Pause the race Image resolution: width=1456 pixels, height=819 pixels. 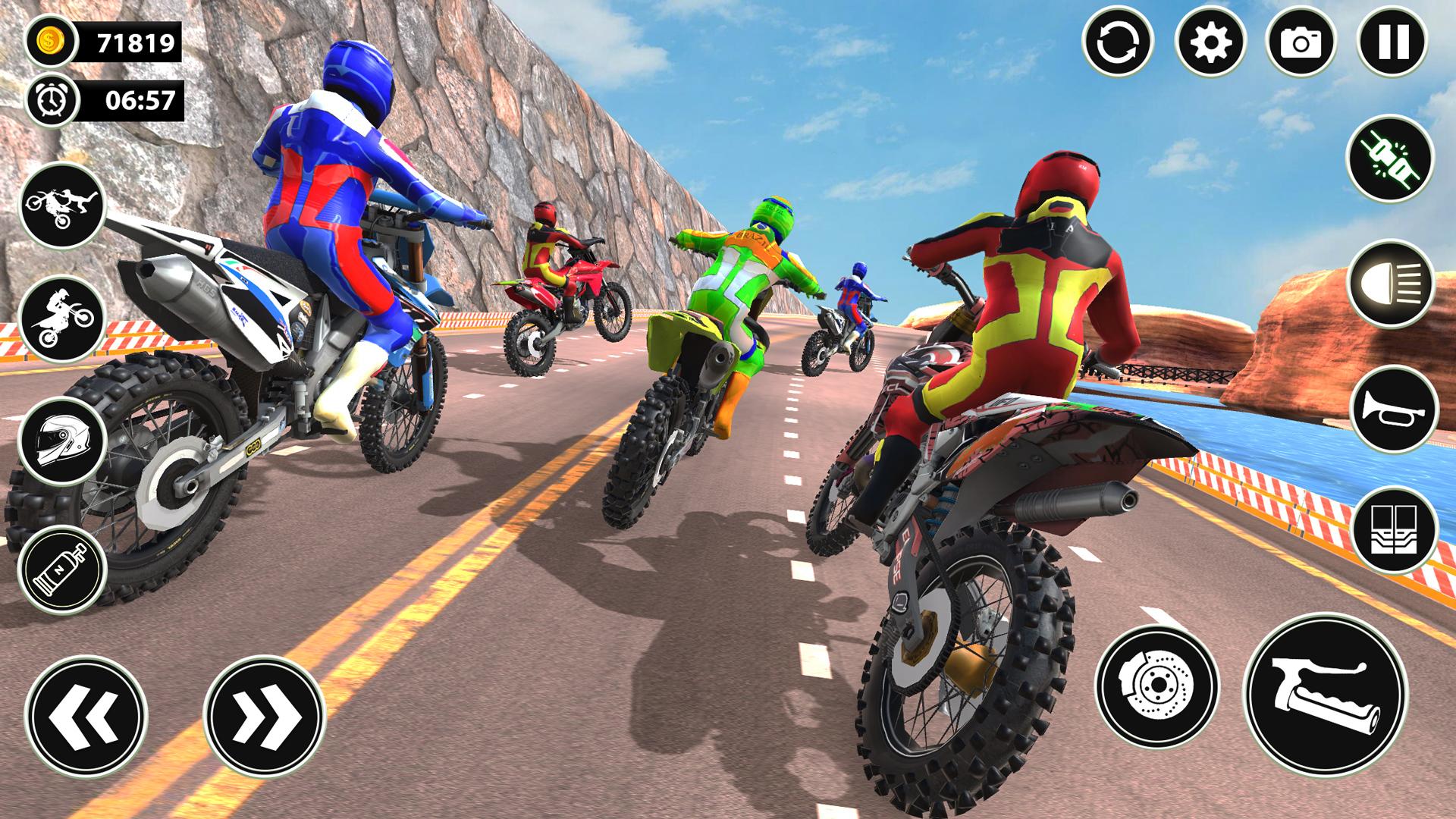[x=1393, y=42]
